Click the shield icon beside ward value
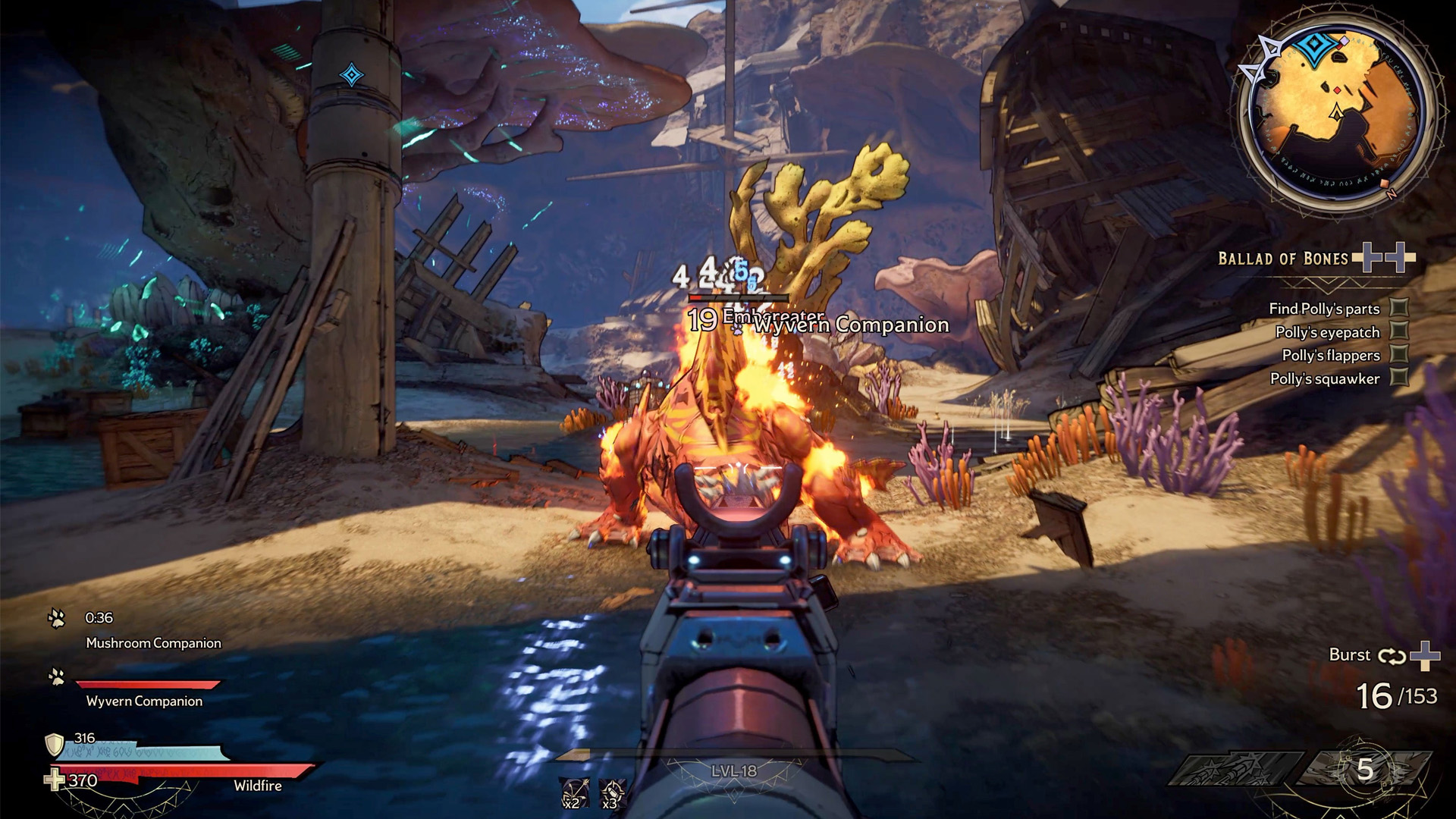The width and height of the screenshot is (1456, 819). coord(55,744)
